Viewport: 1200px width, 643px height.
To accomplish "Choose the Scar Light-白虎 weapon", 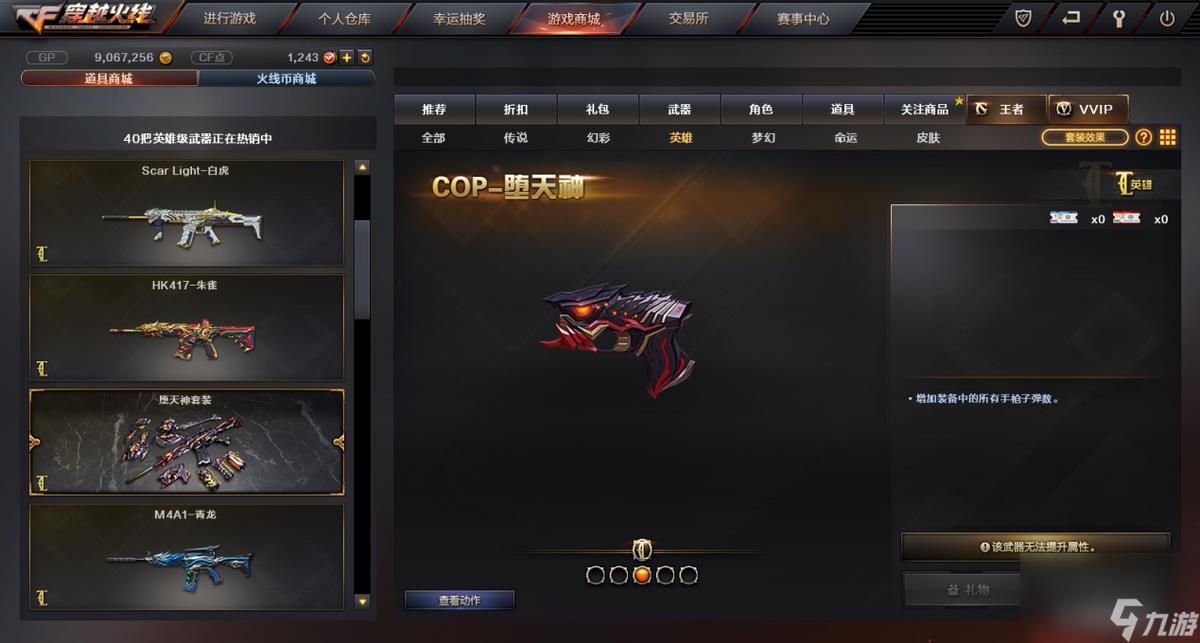I will pos(186,212).
